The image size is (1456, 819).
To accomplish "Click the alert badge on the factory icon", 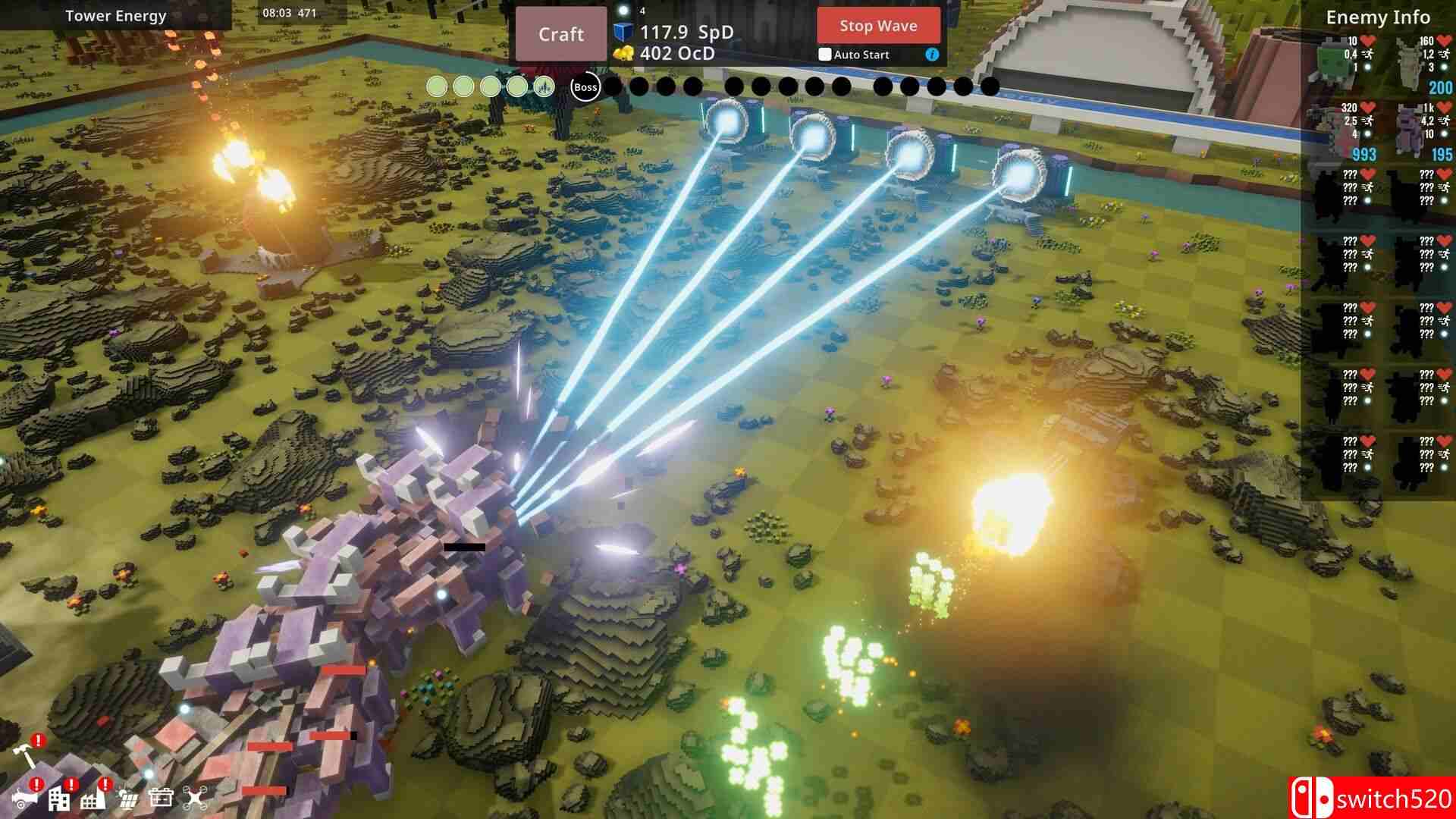I will point(106,783).
